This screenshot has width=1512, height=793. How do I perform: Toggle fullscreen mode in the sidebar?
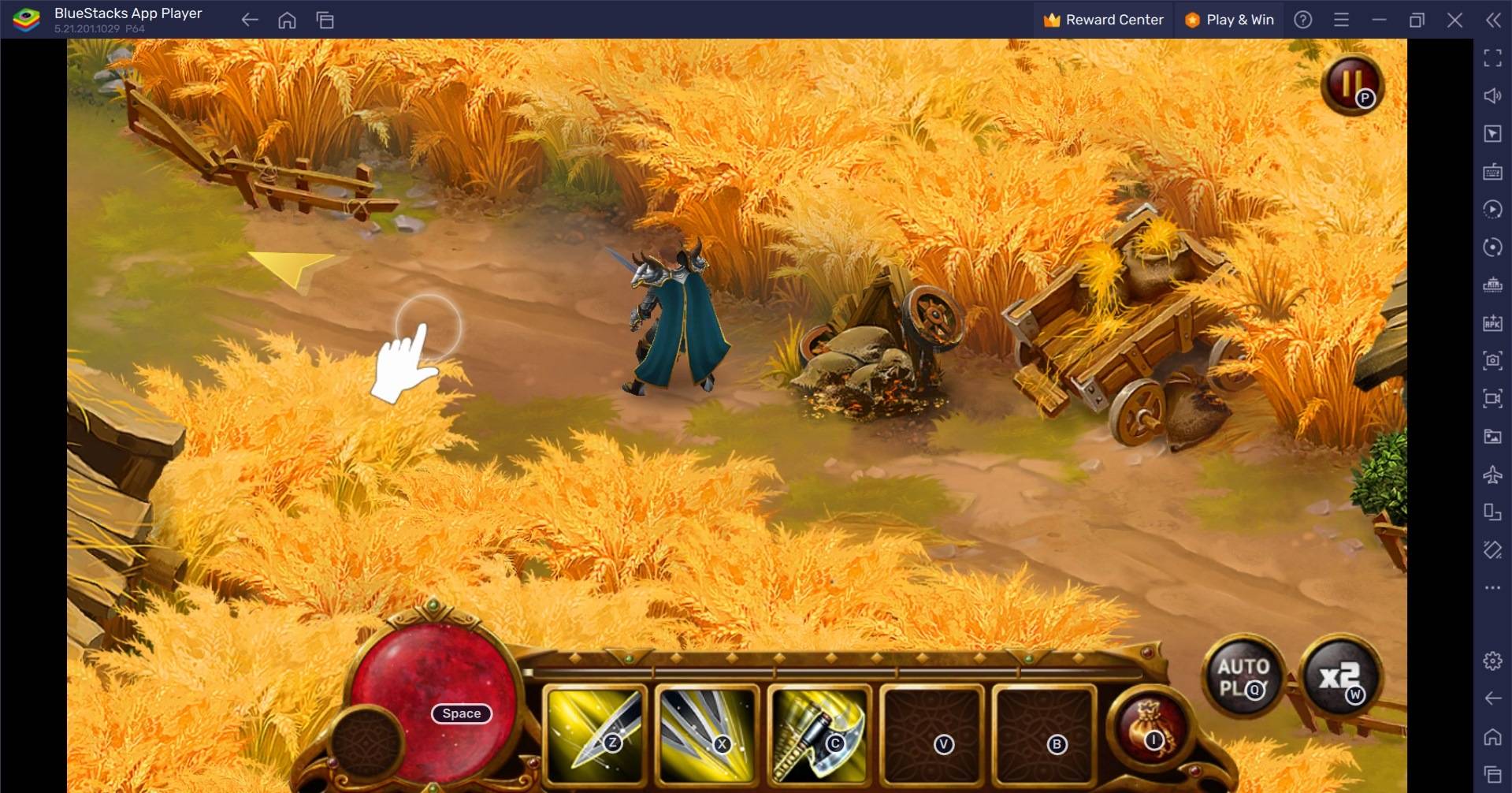1493,57
